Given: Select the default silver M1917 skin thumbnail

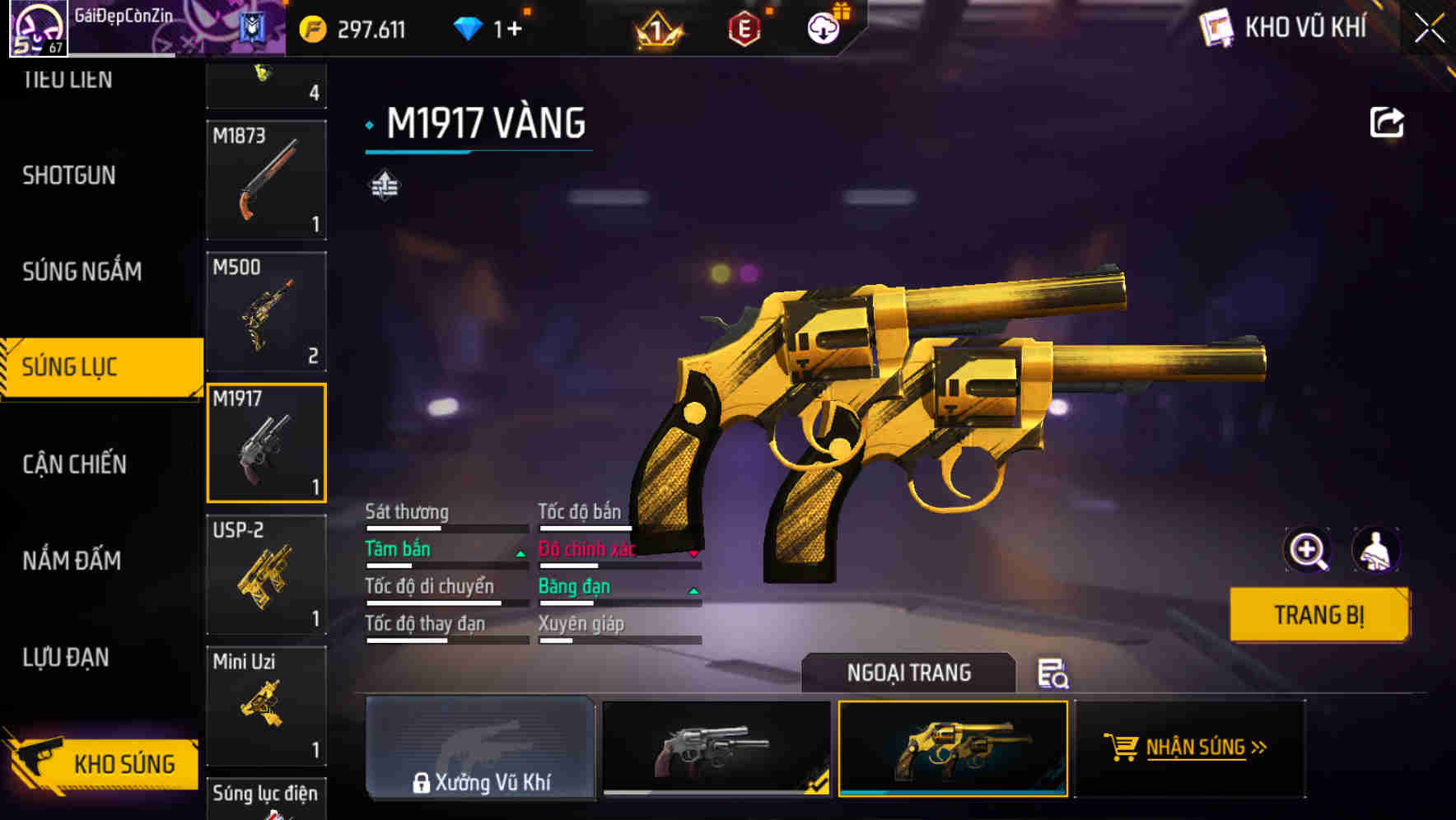Looking at the screenshot, I should click(x=715, y=749).
